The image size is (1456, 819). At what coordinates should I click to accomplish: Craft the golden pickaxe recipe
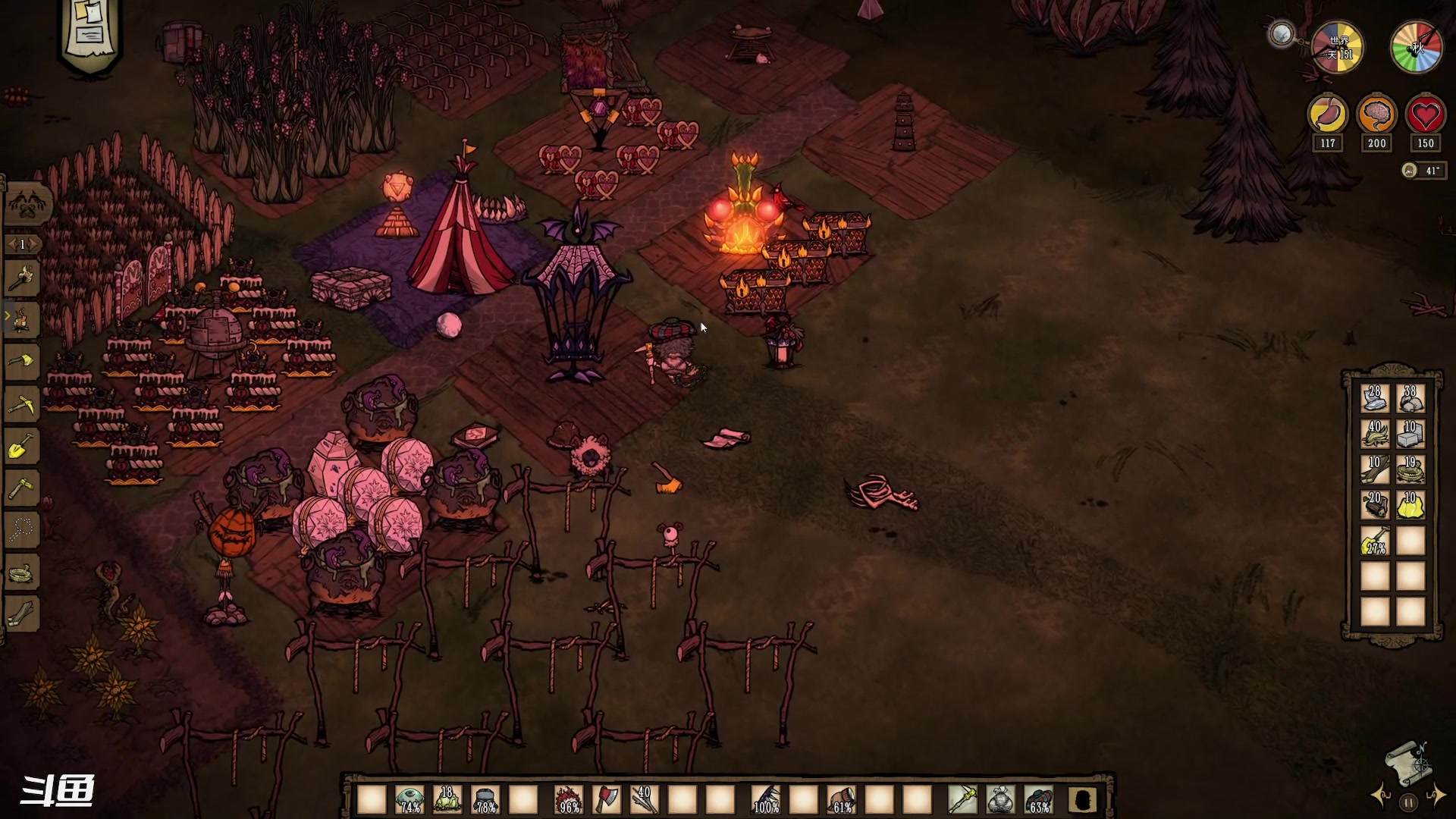coord(23,403)
